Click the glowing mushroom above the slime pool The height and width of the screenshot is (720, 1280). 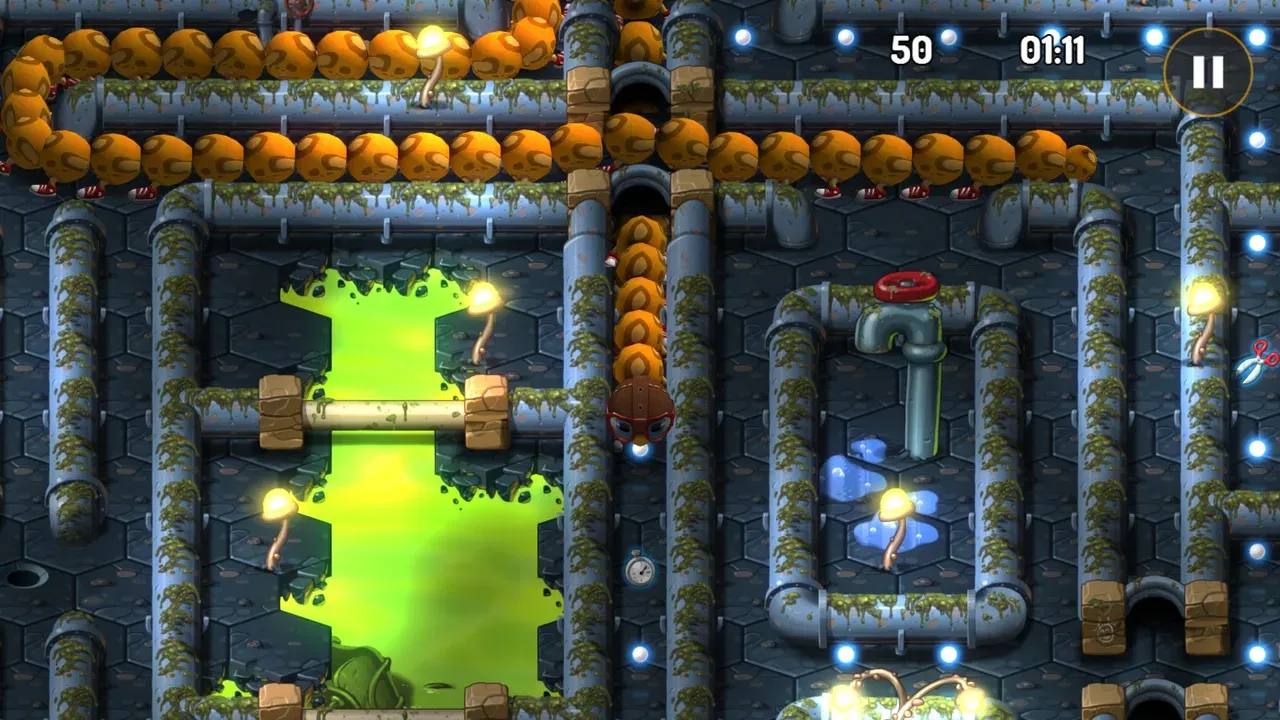point(485,295)
